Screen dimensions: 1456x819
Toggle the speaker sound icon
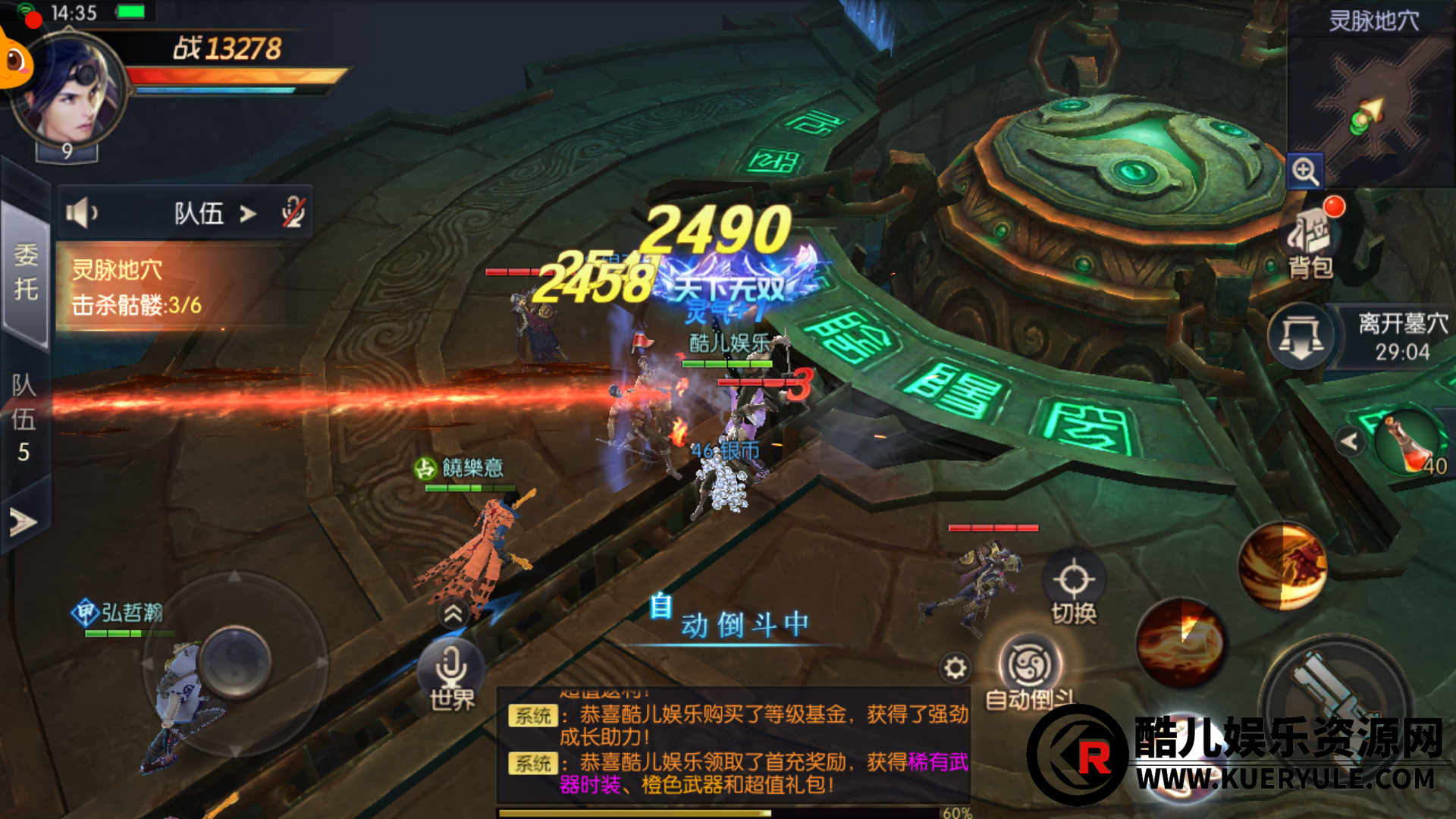pyautogui.click(x=80, y=213)
